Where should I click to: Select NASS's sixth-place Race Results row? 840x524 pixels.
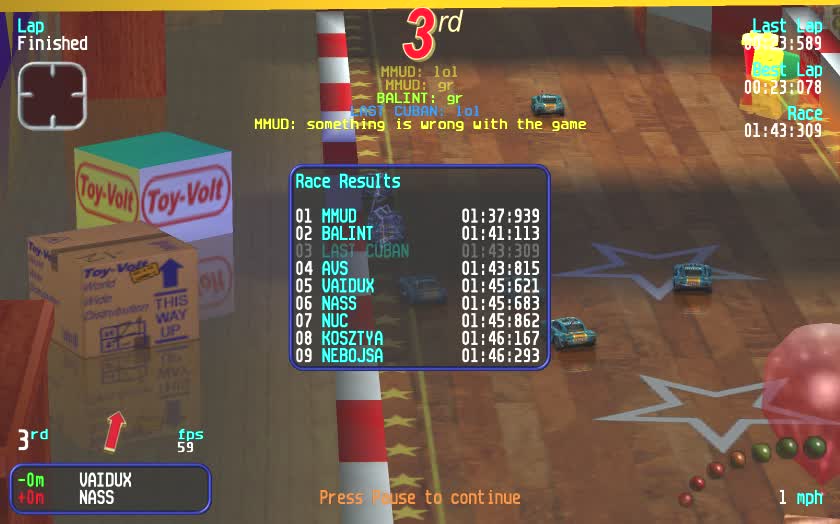[x=418, y=303]
